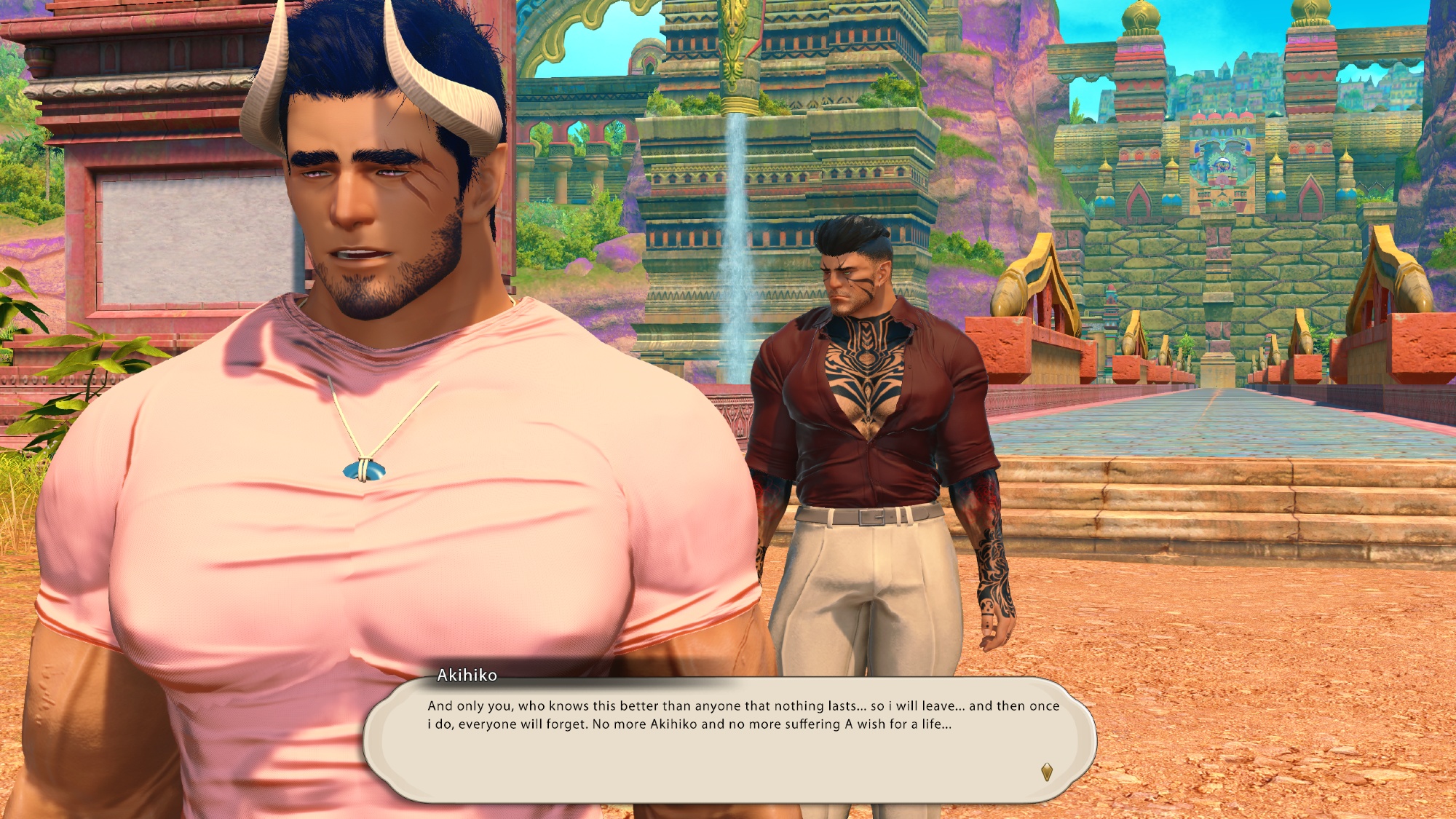Click the dialogue advance arrow icon
The image size is (1456, 819).
coord(1047,772)
